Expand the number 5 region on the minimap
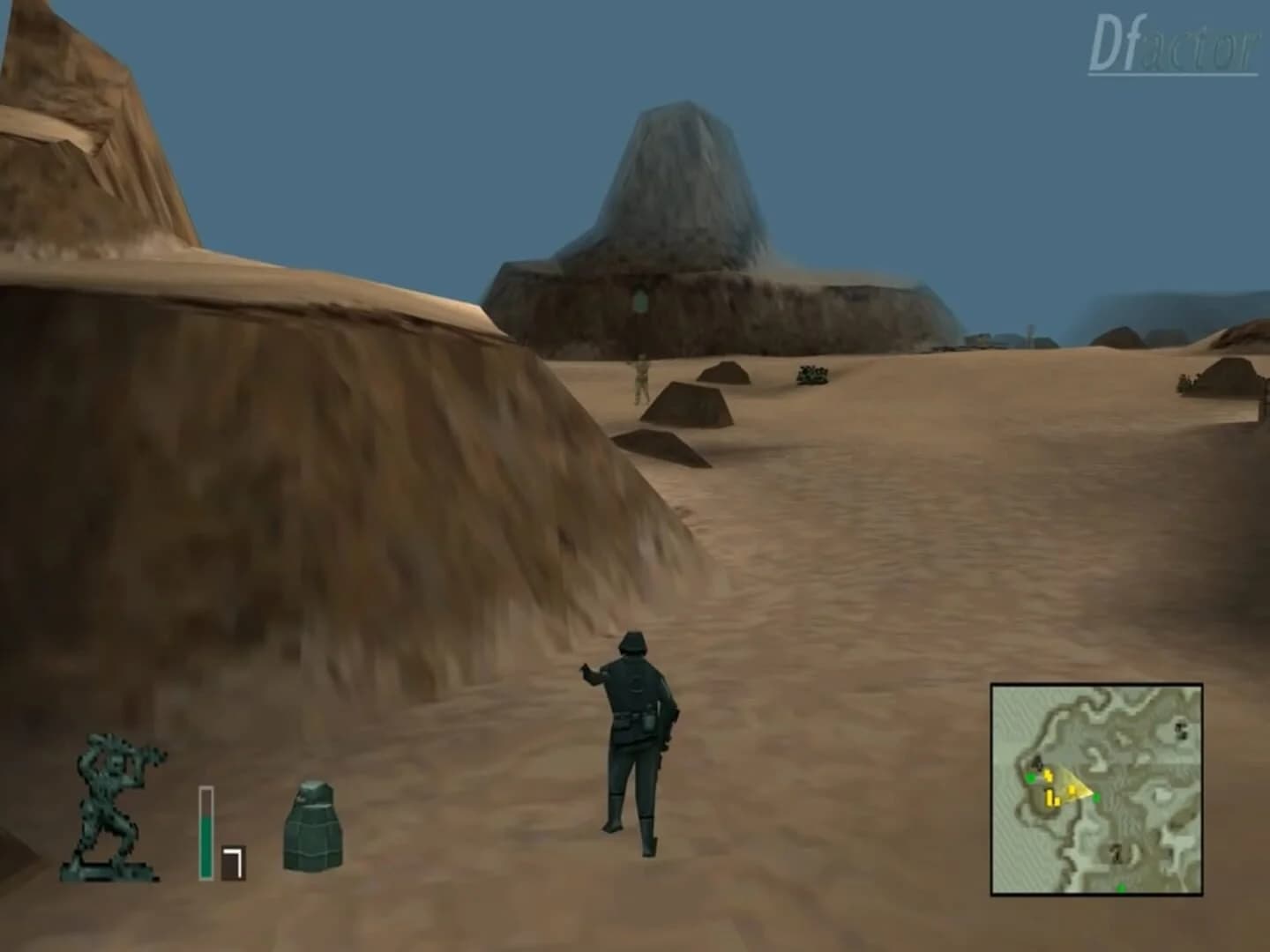Screen dimensions: 1270x952 pyautogui.click(x=1179, y=728)
